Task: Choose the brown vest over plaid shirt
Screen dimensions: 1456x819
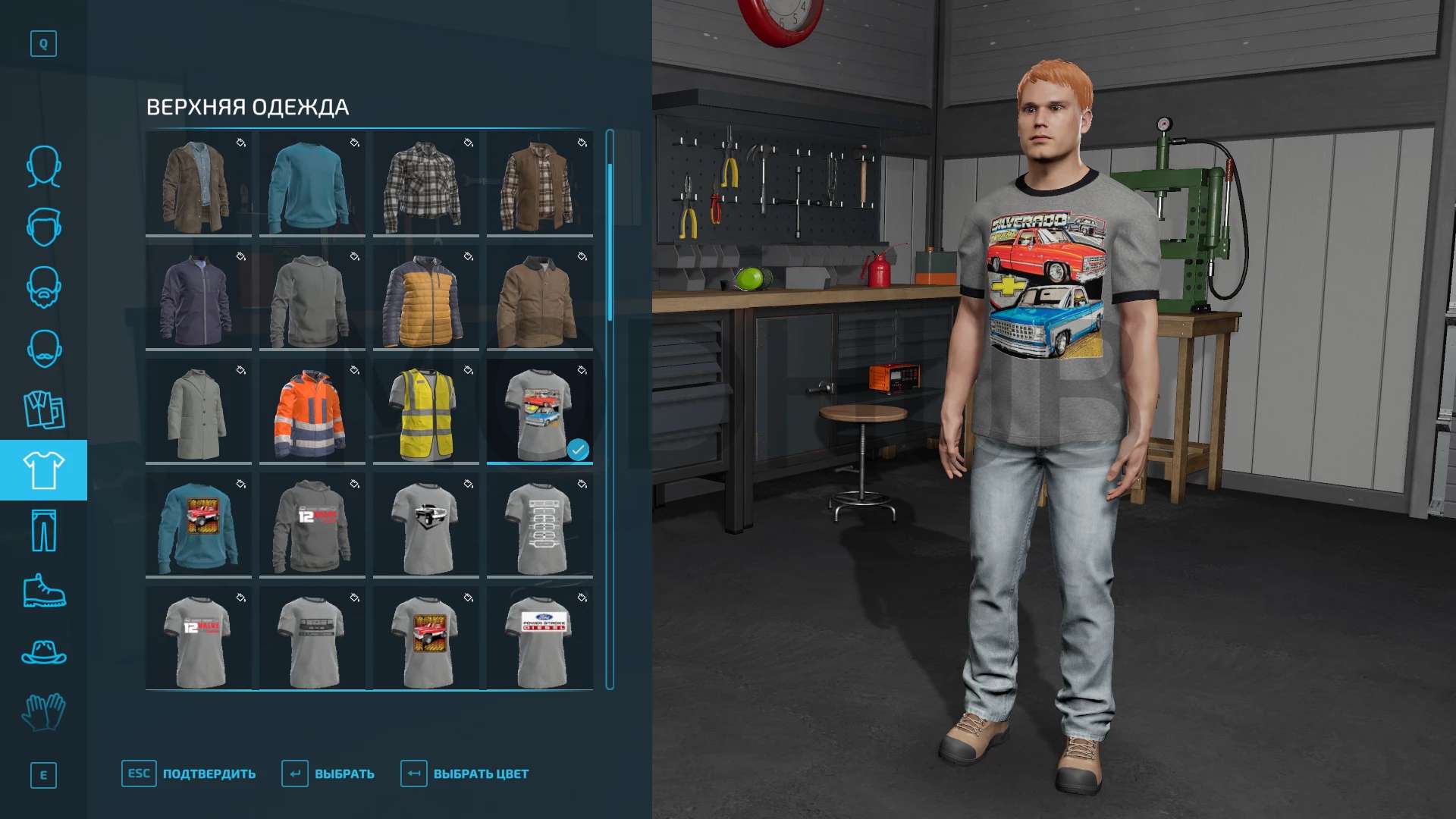Action: tap(539, 184)
